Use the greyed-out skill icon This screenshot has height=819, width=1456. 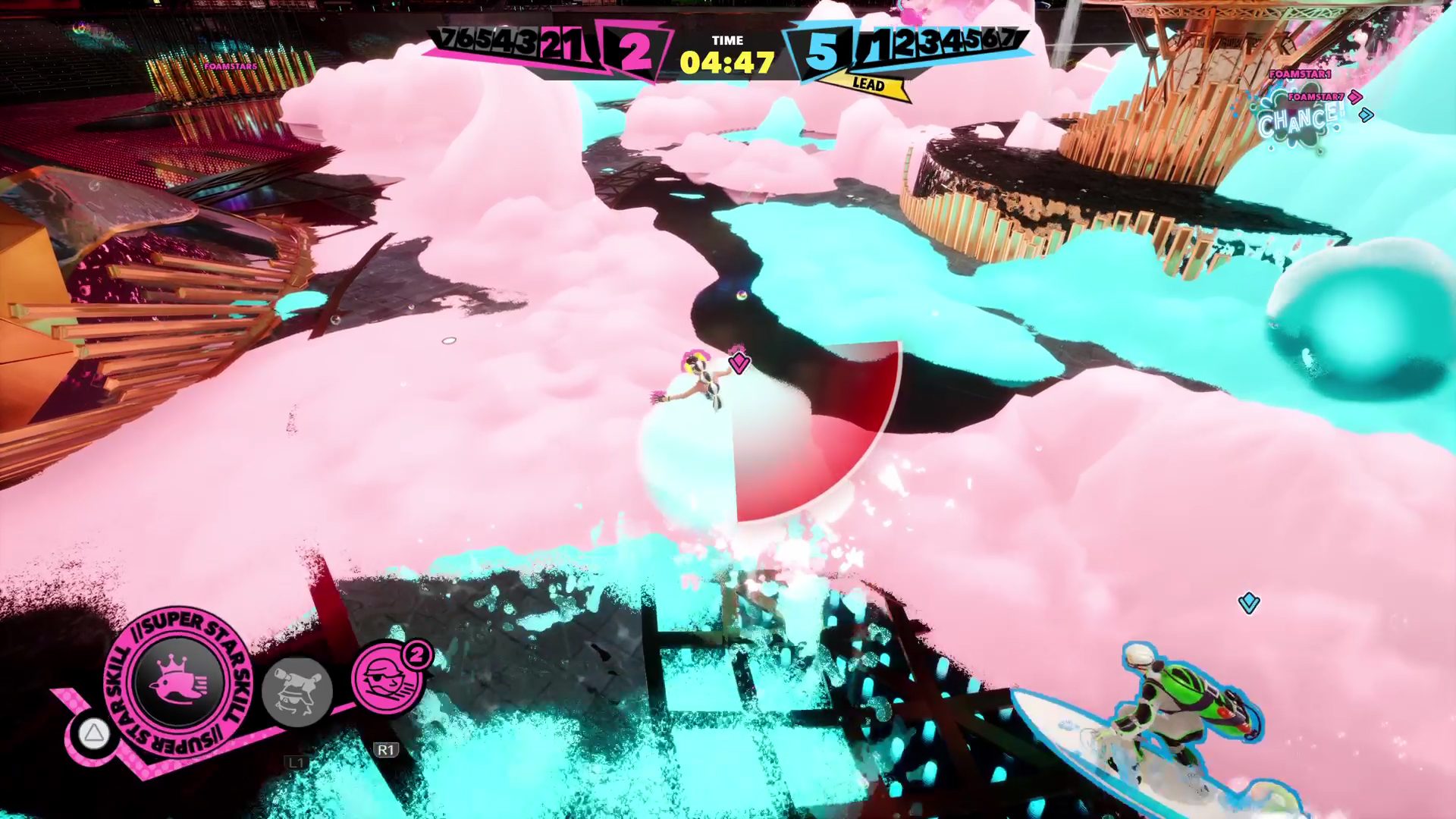pos(297,691)
